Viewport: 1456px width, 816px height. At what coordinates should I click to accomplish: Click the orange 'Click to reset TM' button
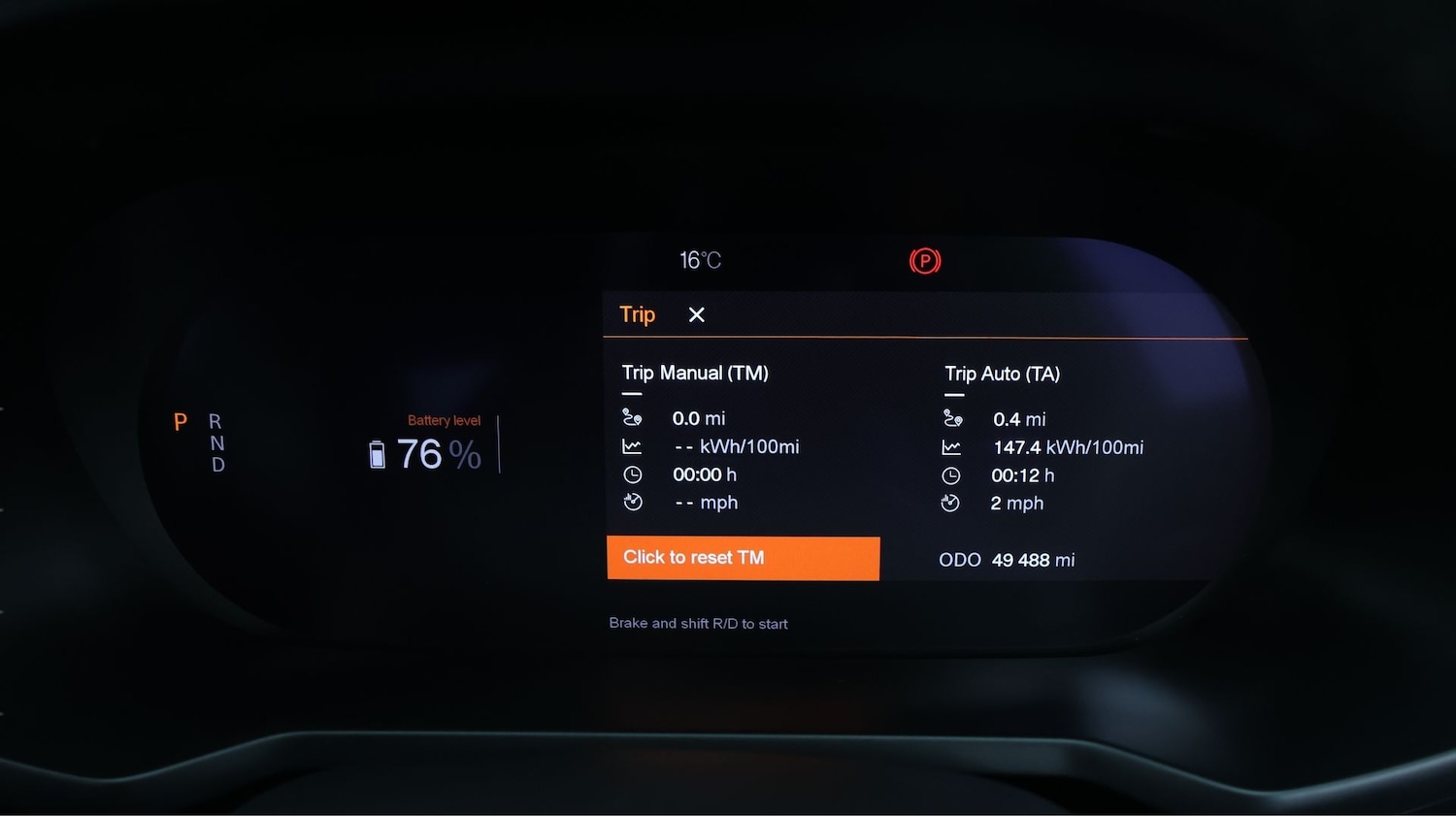click(743, 558)
